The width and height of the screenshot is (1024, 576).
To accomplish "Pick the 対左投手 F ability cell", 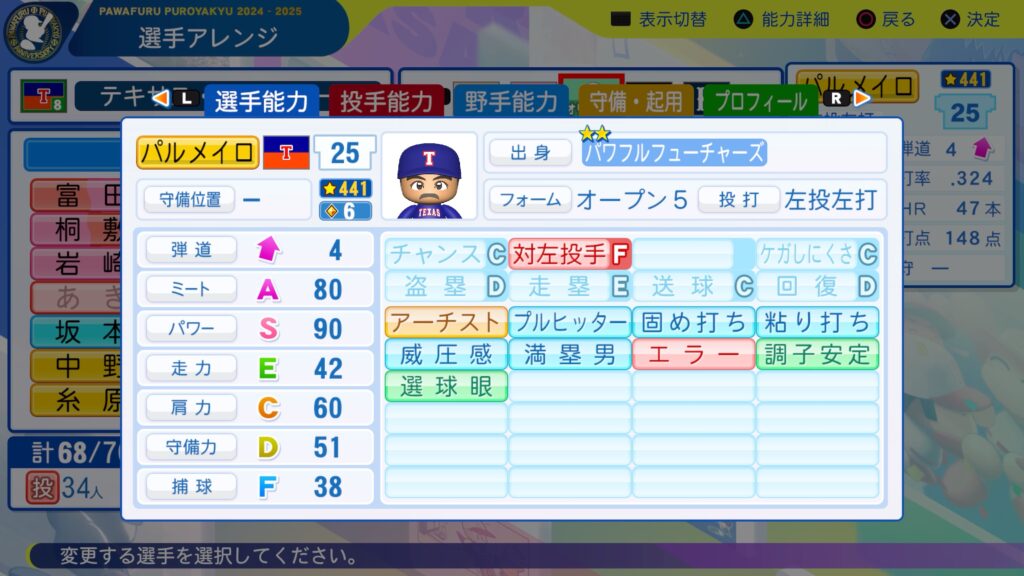I will click(x=570, y=254).
